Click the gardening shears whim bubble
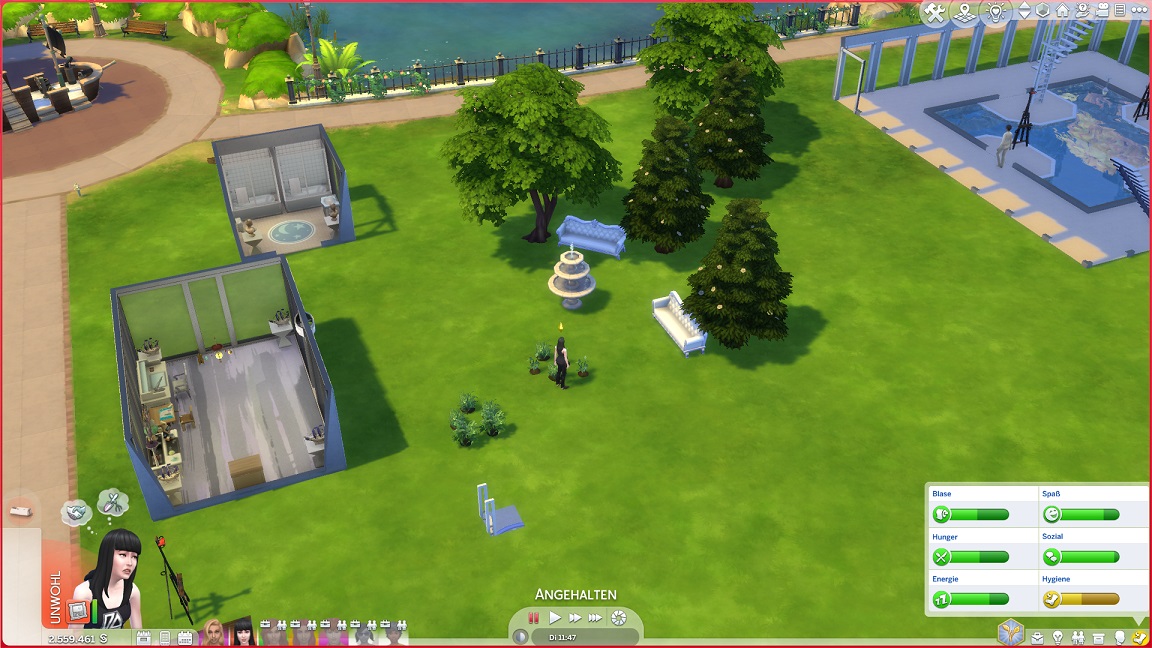Screen dimensions: 1152x648 [x=112, y=501]
